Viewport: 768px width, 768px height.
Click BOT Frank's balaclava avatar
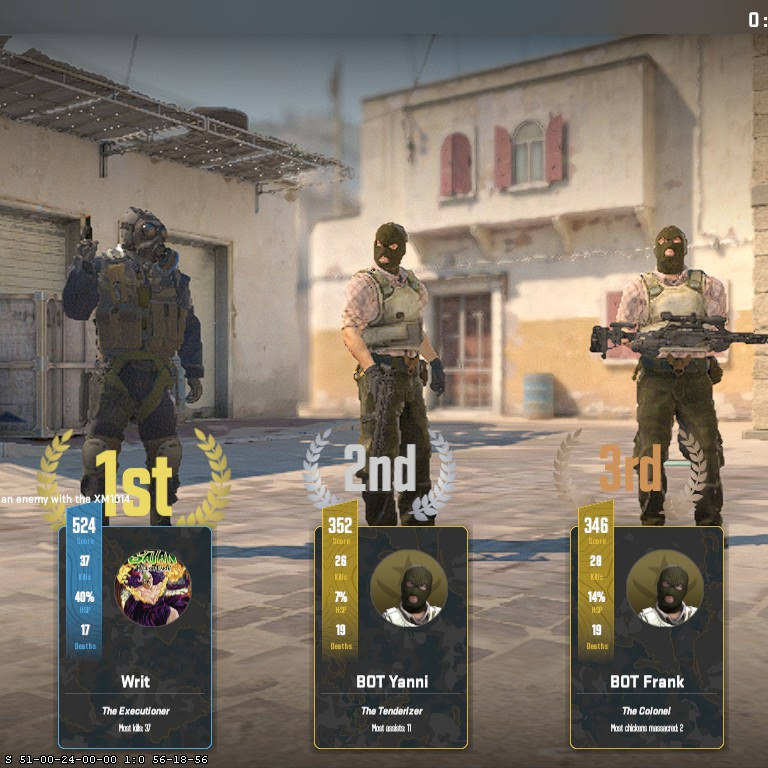(x=665, y=588)
